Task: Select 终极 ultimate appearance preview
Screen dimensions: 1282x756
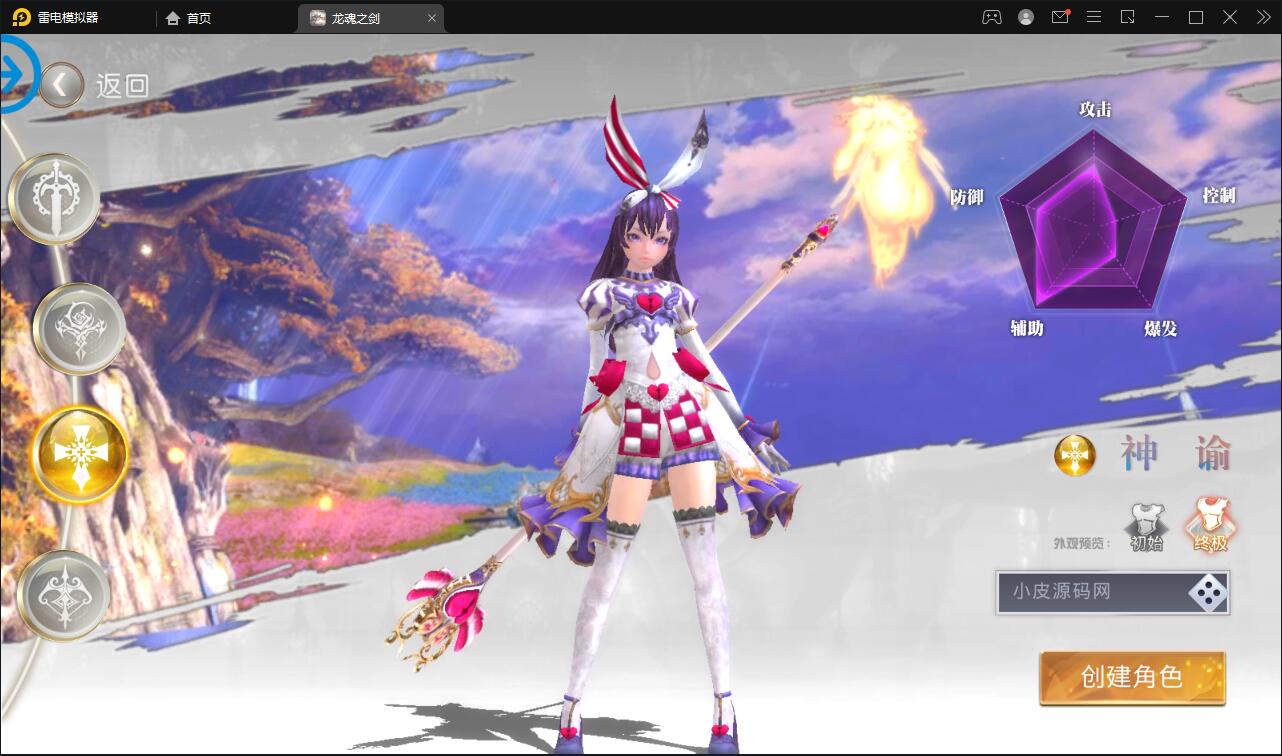Action: coord(1211,520)
